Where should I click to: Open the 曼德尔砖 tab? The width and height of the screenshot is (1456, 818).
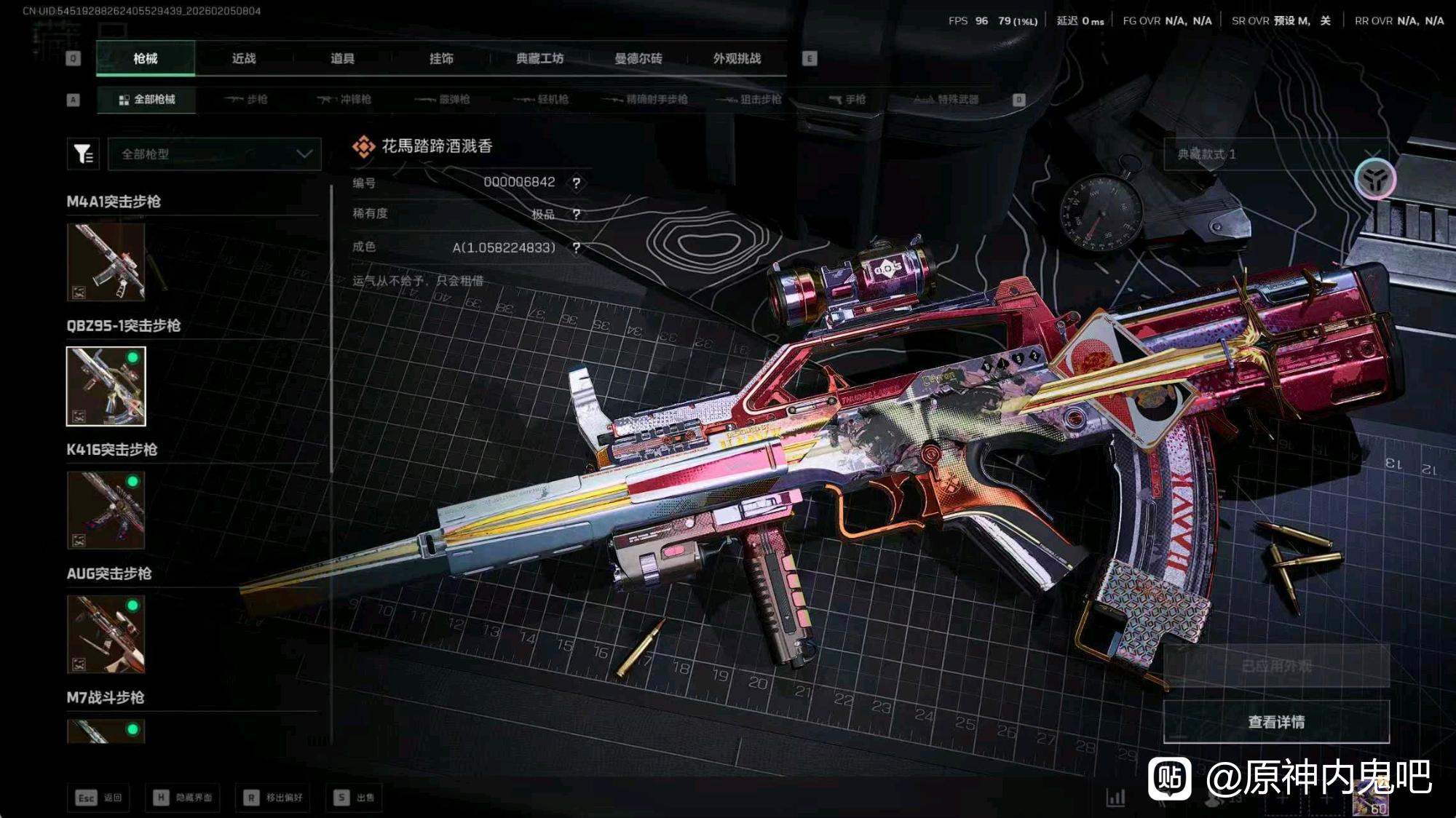[x=638, y=58]
